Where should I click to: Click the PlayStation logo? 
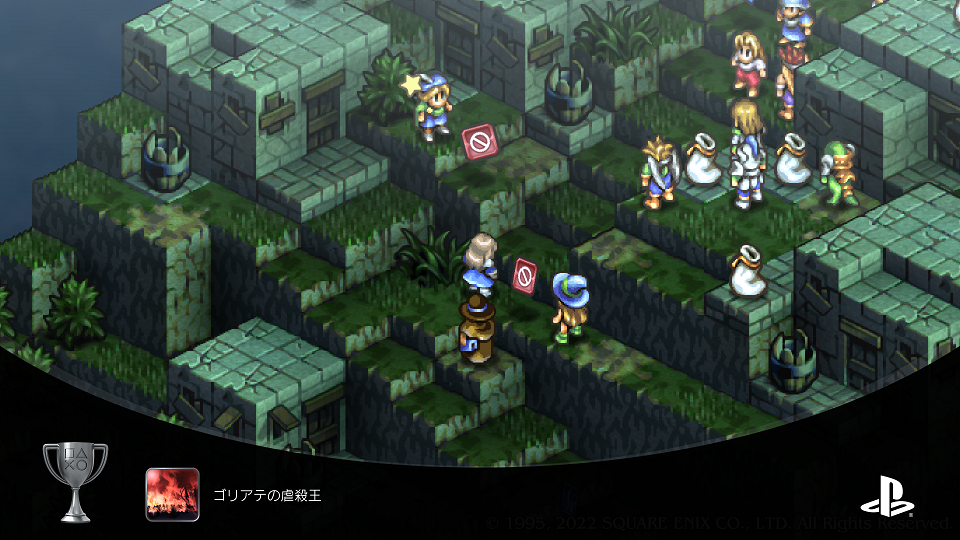click(x=884, y=494)
